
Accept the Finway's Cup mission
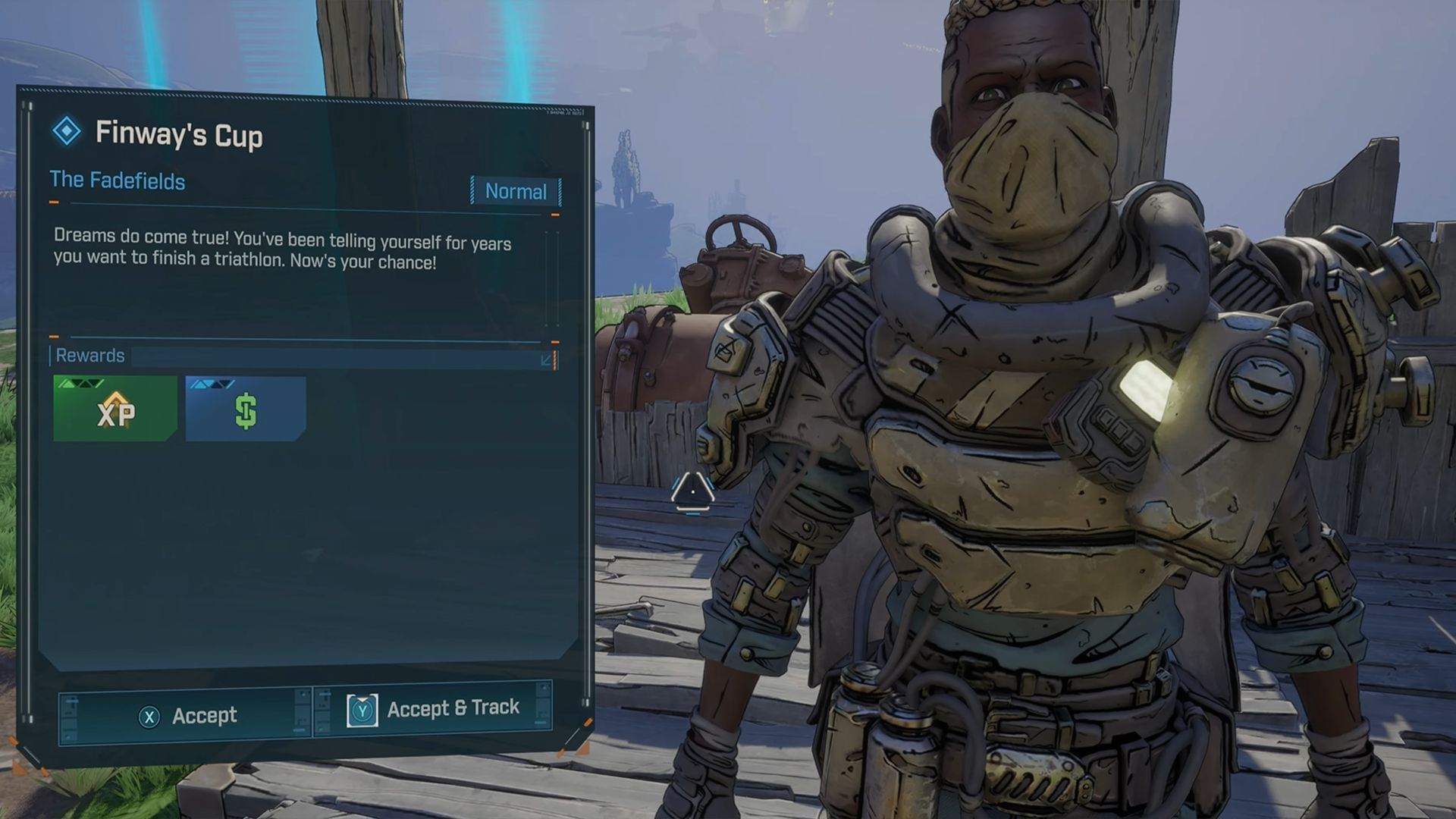187,715
